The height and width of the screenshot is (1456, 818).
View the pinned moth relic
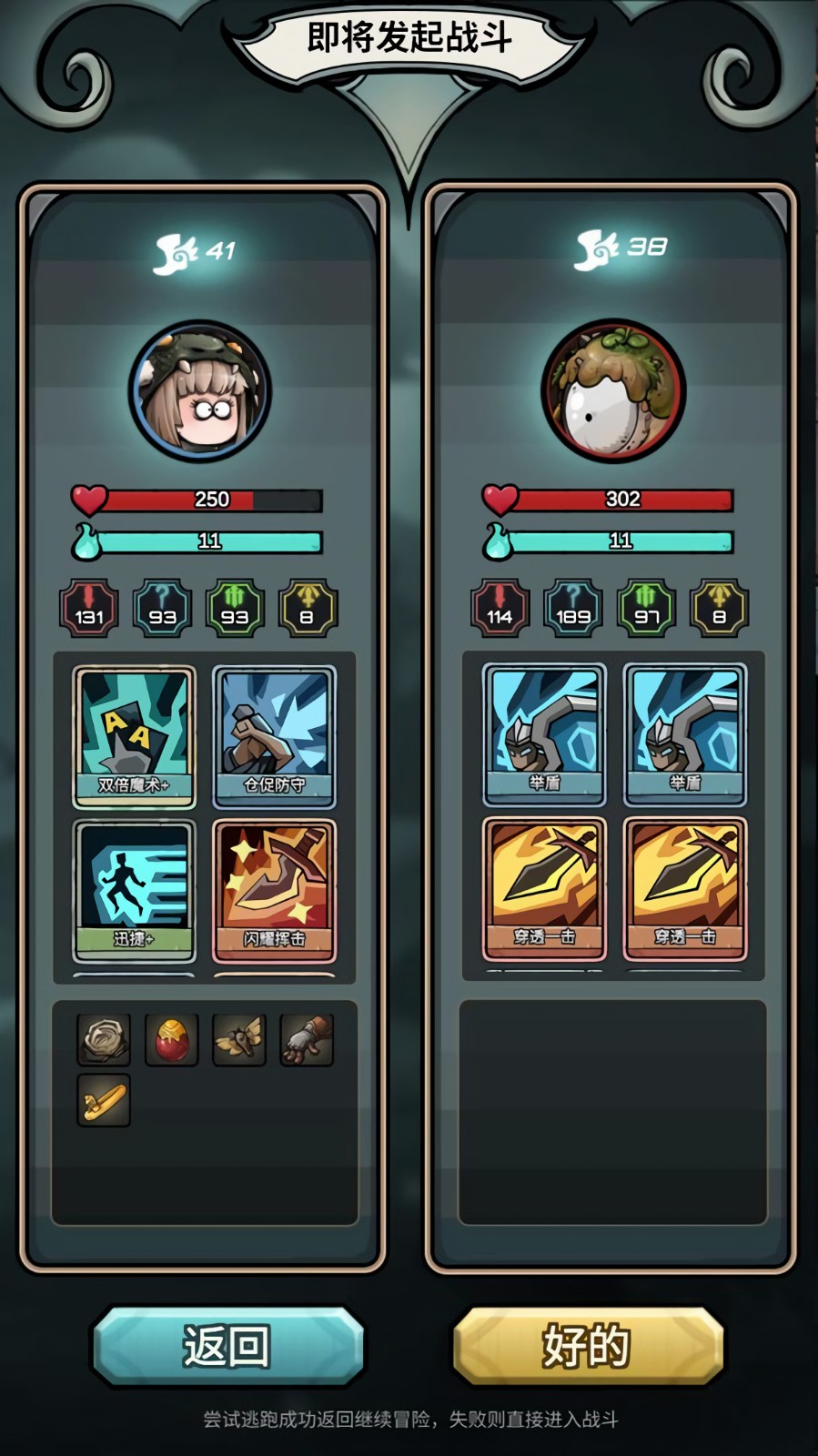coord(239,1039)
